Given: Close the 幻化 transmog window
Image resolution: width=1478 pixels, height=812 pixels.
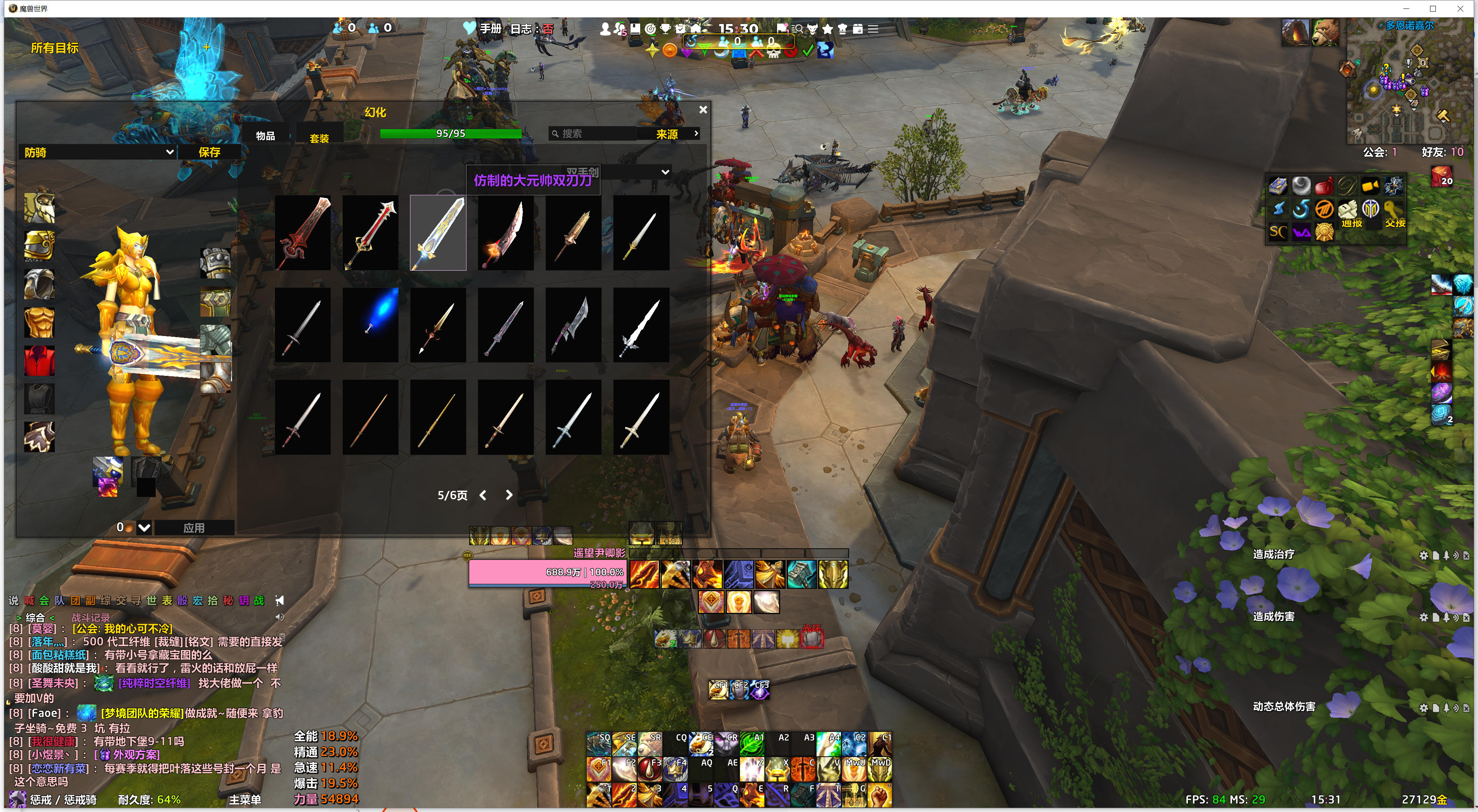Looking at the screenshot, I should pyautogui.click(x=703, y=109).
